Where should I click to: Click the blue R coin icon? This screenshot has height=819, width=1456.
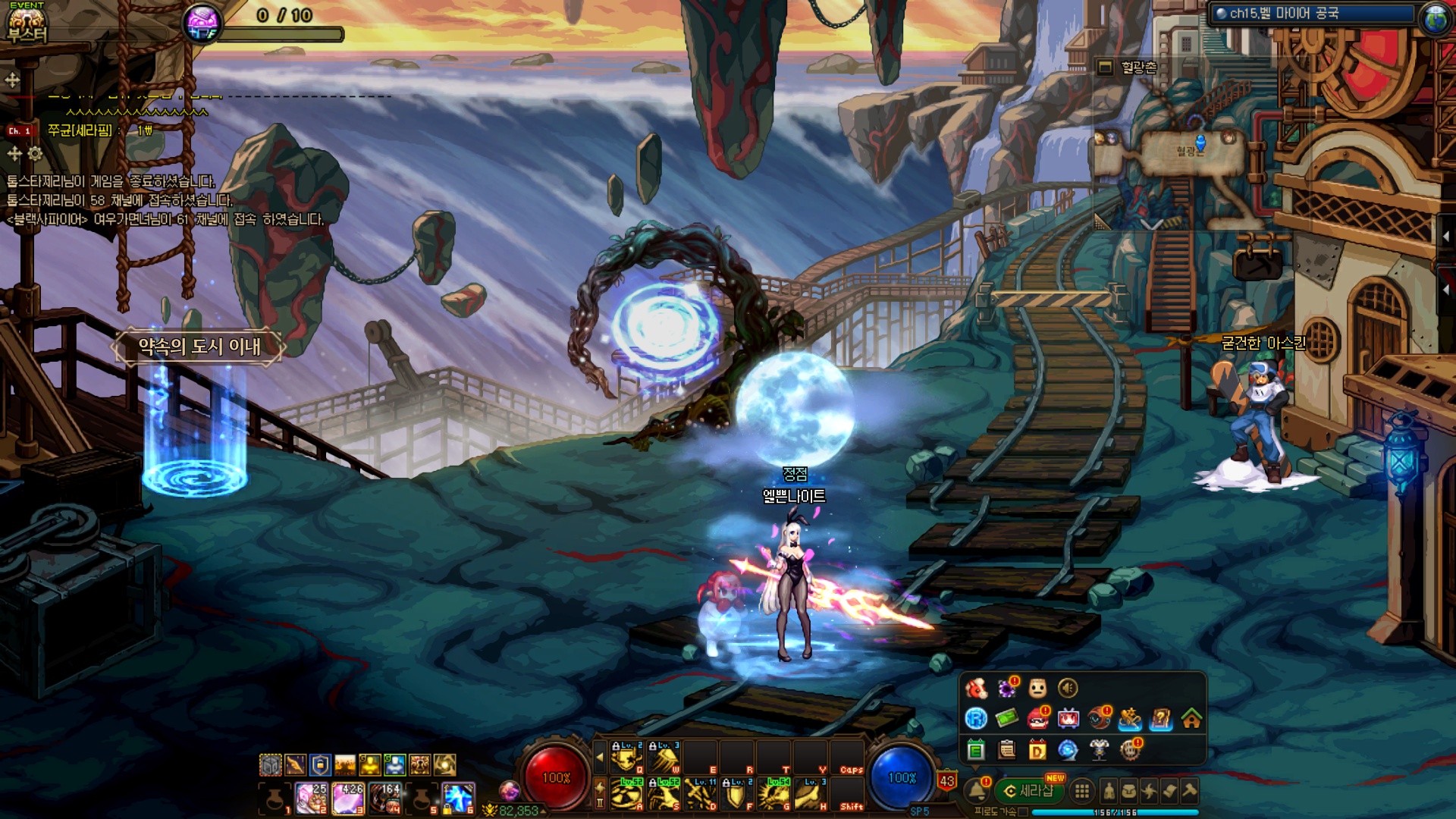(x=976, y=718)
